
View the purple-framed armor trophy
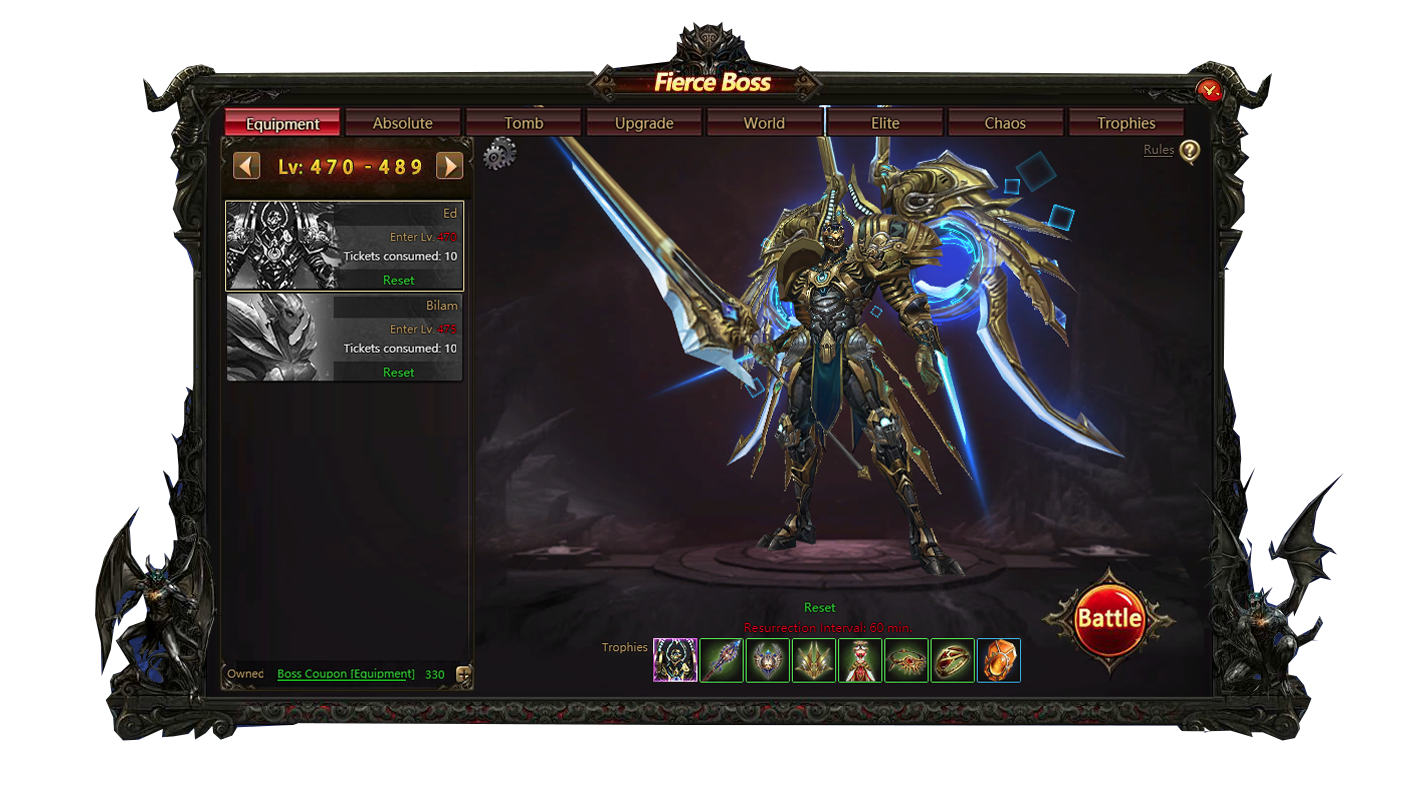click(675, 660)
